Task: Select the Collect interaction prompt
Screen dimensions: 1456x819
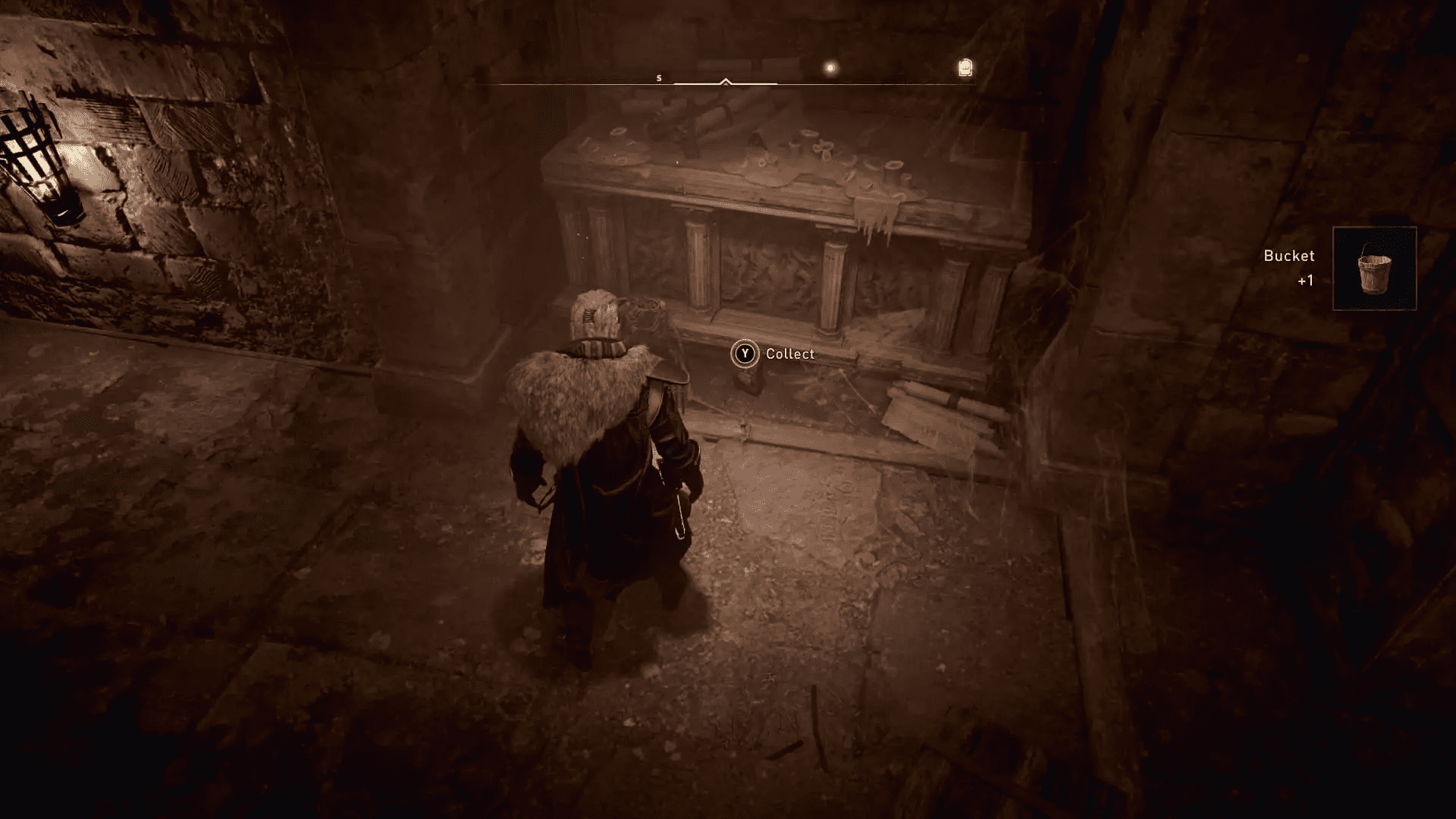Action: click(789, 354)
